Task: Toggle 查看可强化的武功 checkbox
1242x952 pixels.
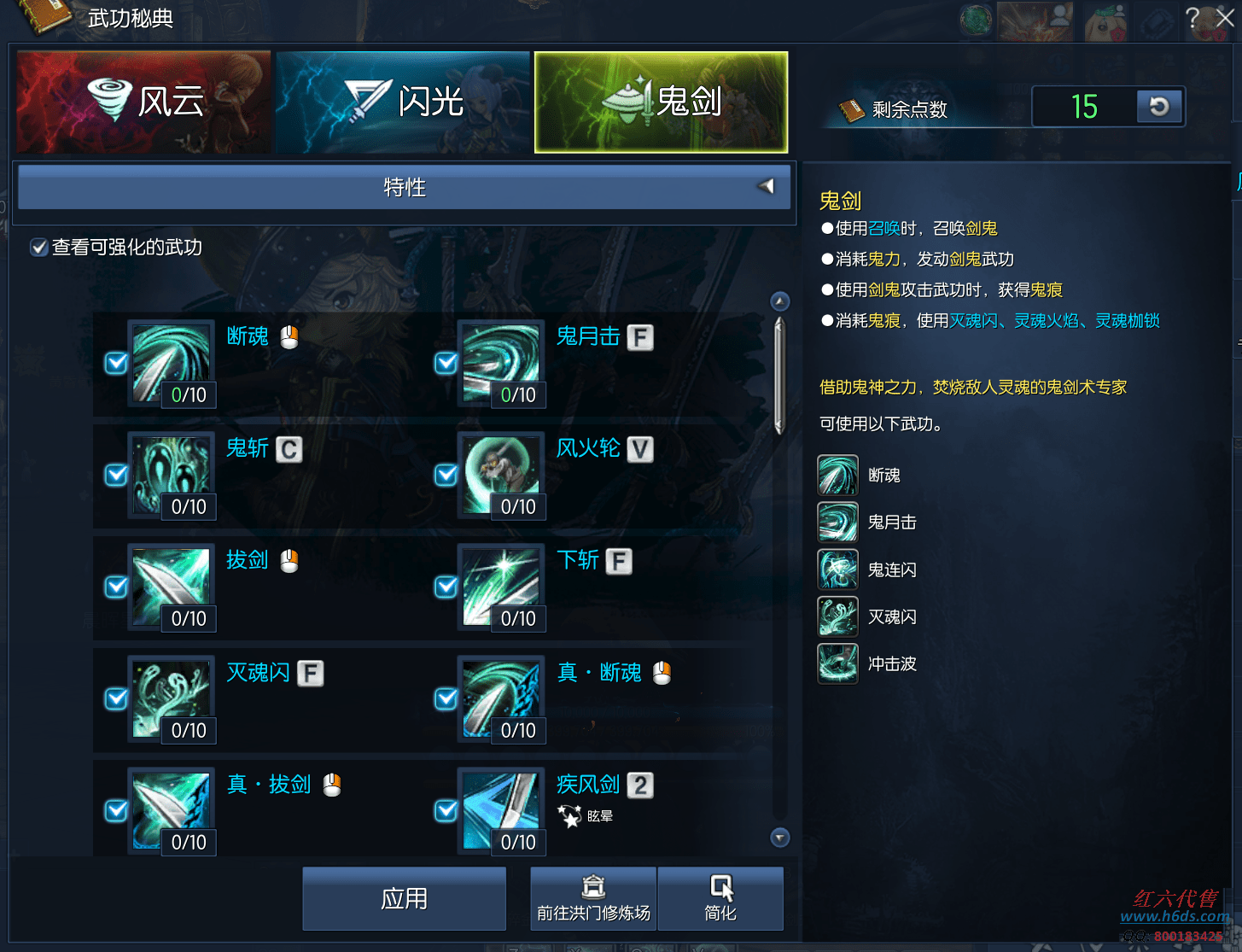Action: [38, 248]
